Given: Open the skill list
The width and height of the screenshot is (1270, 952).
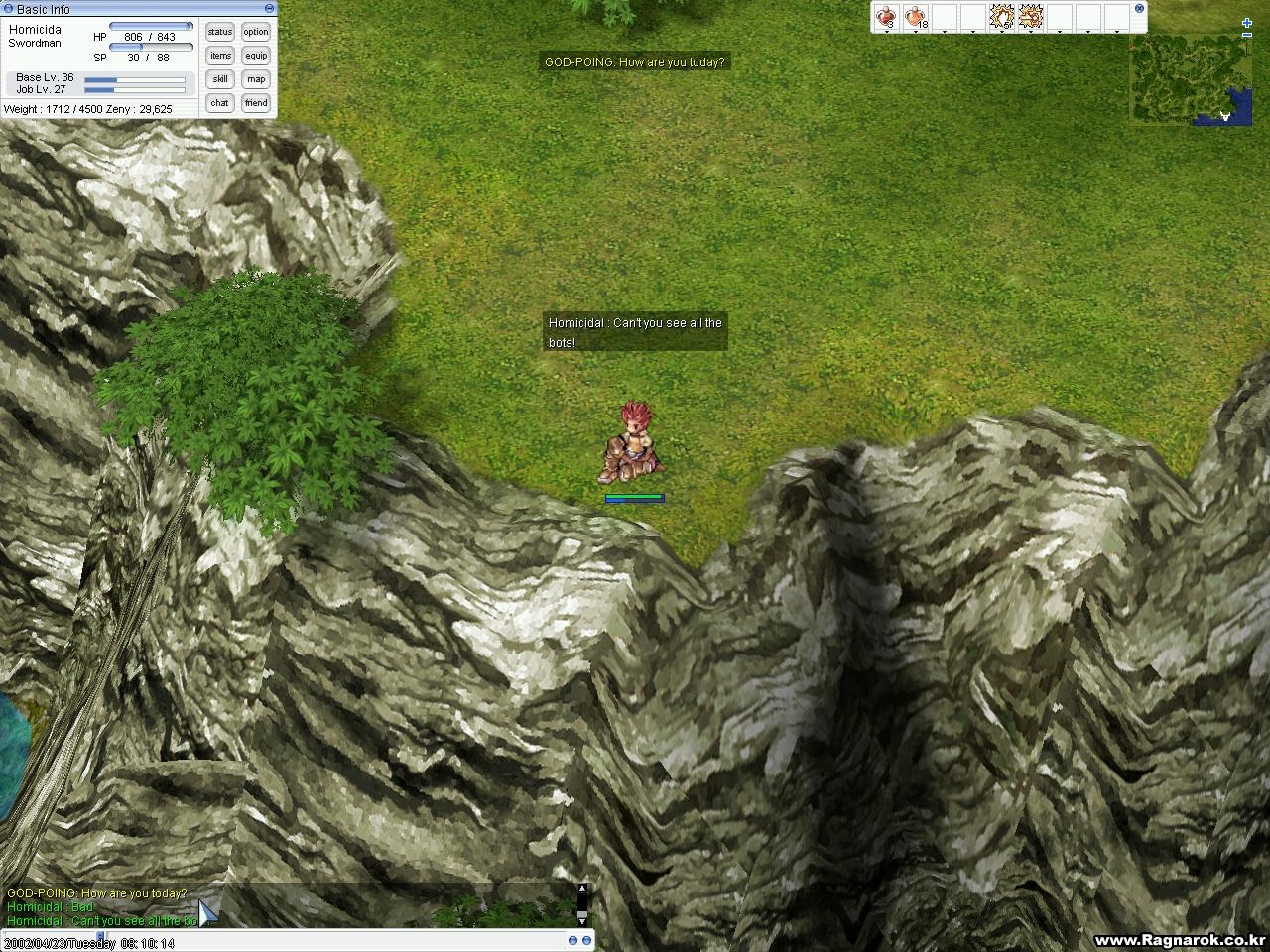Looking at the screenshot, I should tap(220, 79).
